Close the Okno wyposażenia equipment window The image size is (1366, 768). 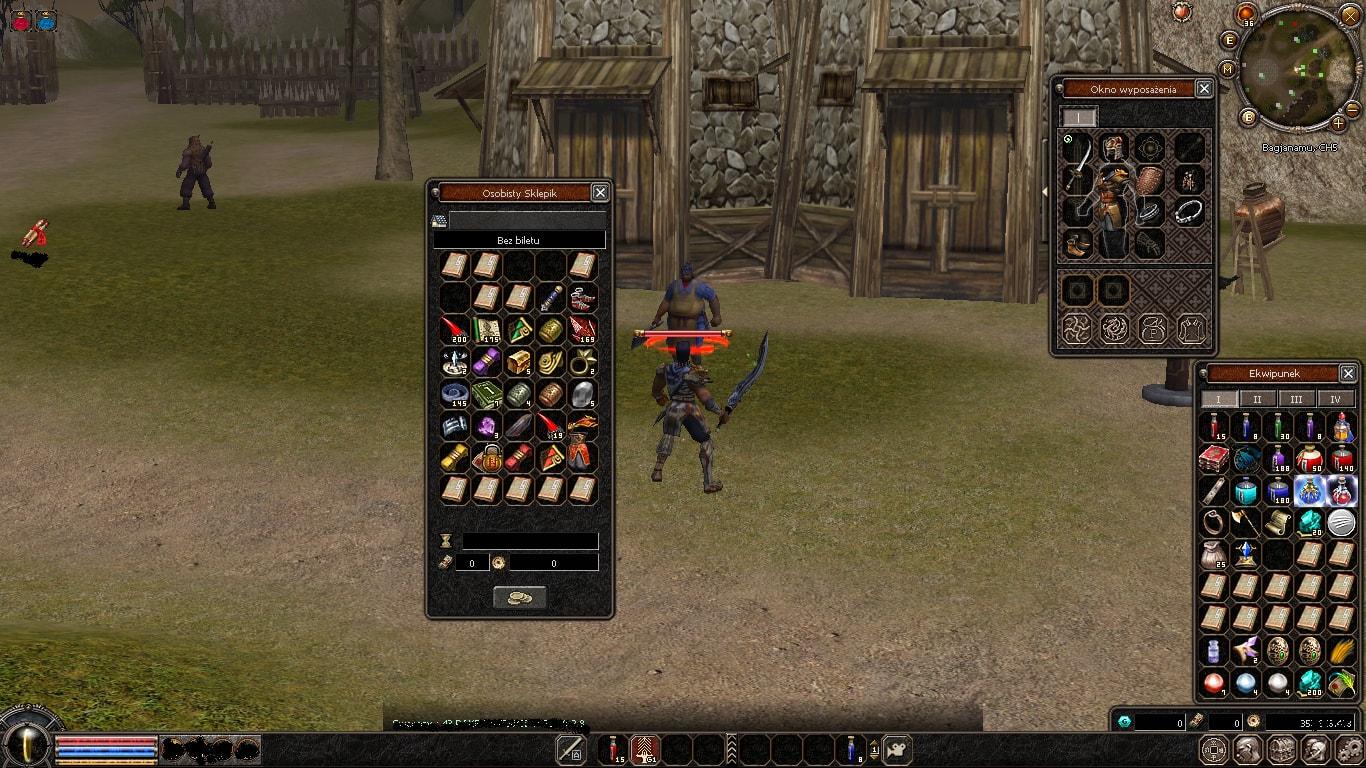coord(1204,89)
